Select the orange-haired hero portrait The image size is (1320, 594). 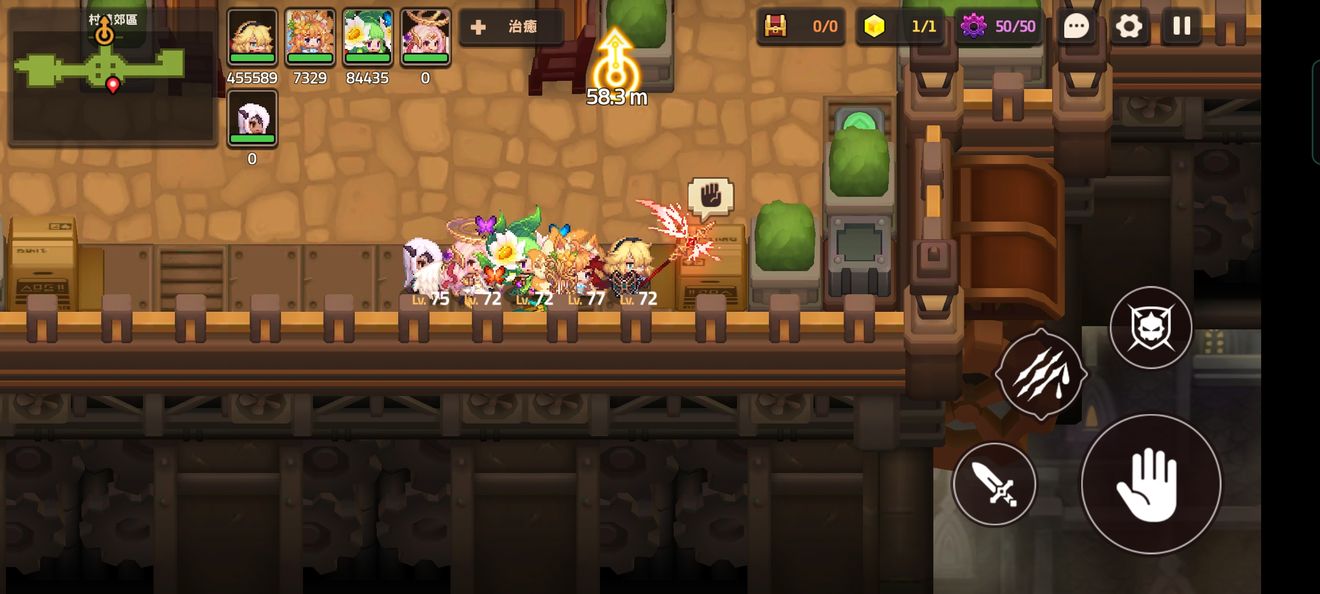[x=310, y=38]
